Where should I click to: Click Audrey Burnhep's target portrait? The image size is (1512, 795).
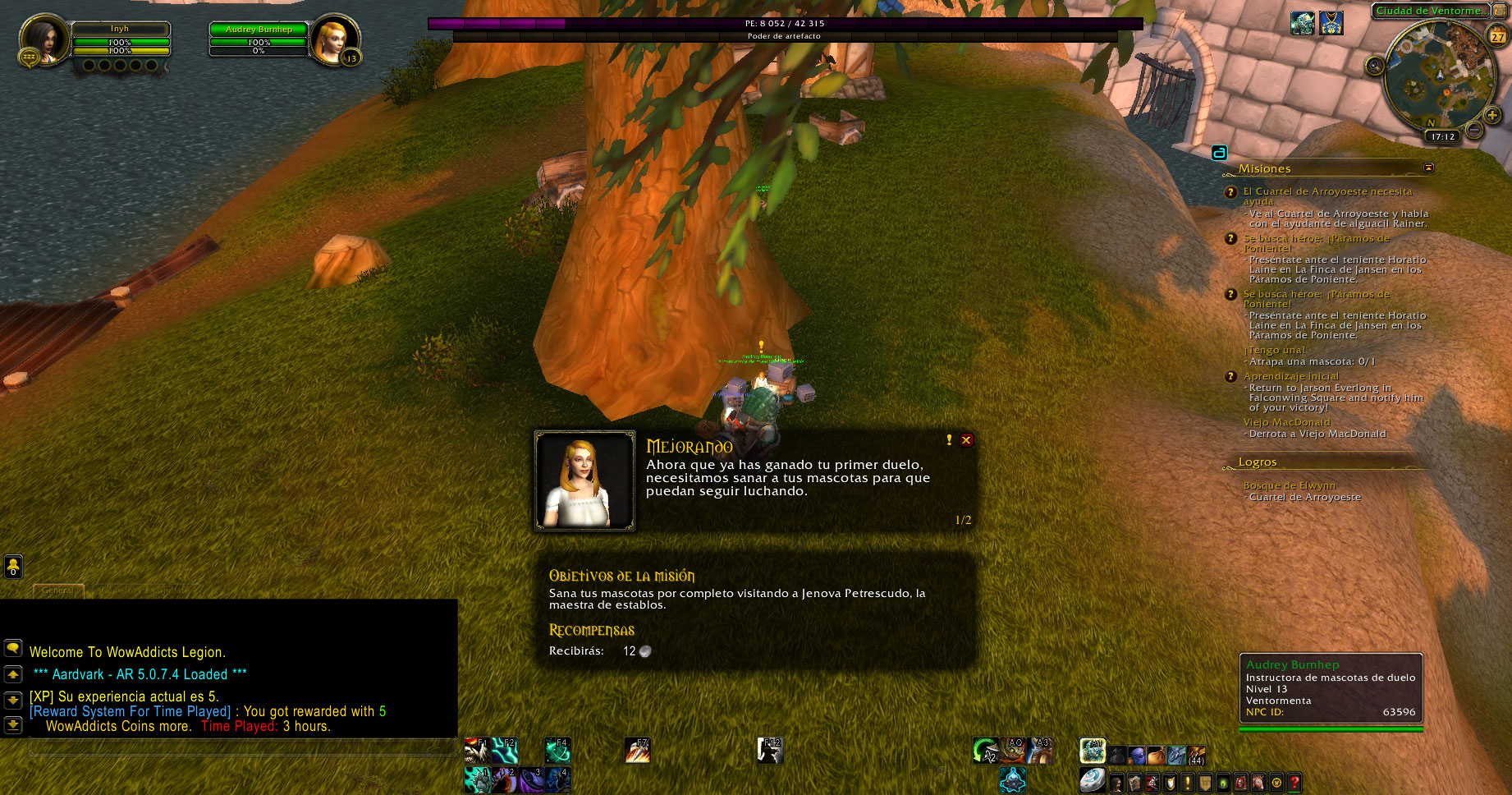[x=334, y=39]
